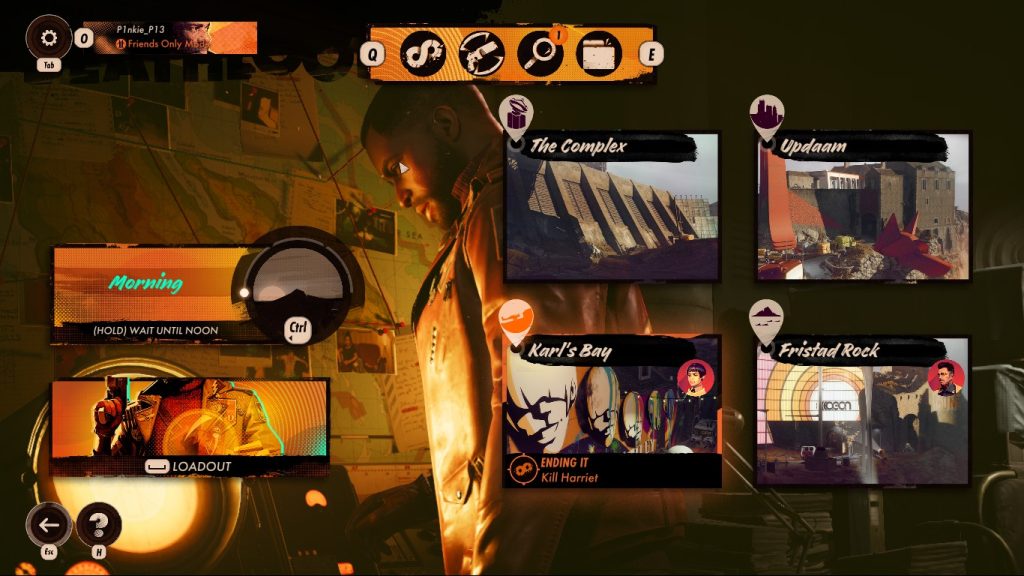The image size is (1024, 576).
Task: Open the Loadout panel
Action: (190, 427)
